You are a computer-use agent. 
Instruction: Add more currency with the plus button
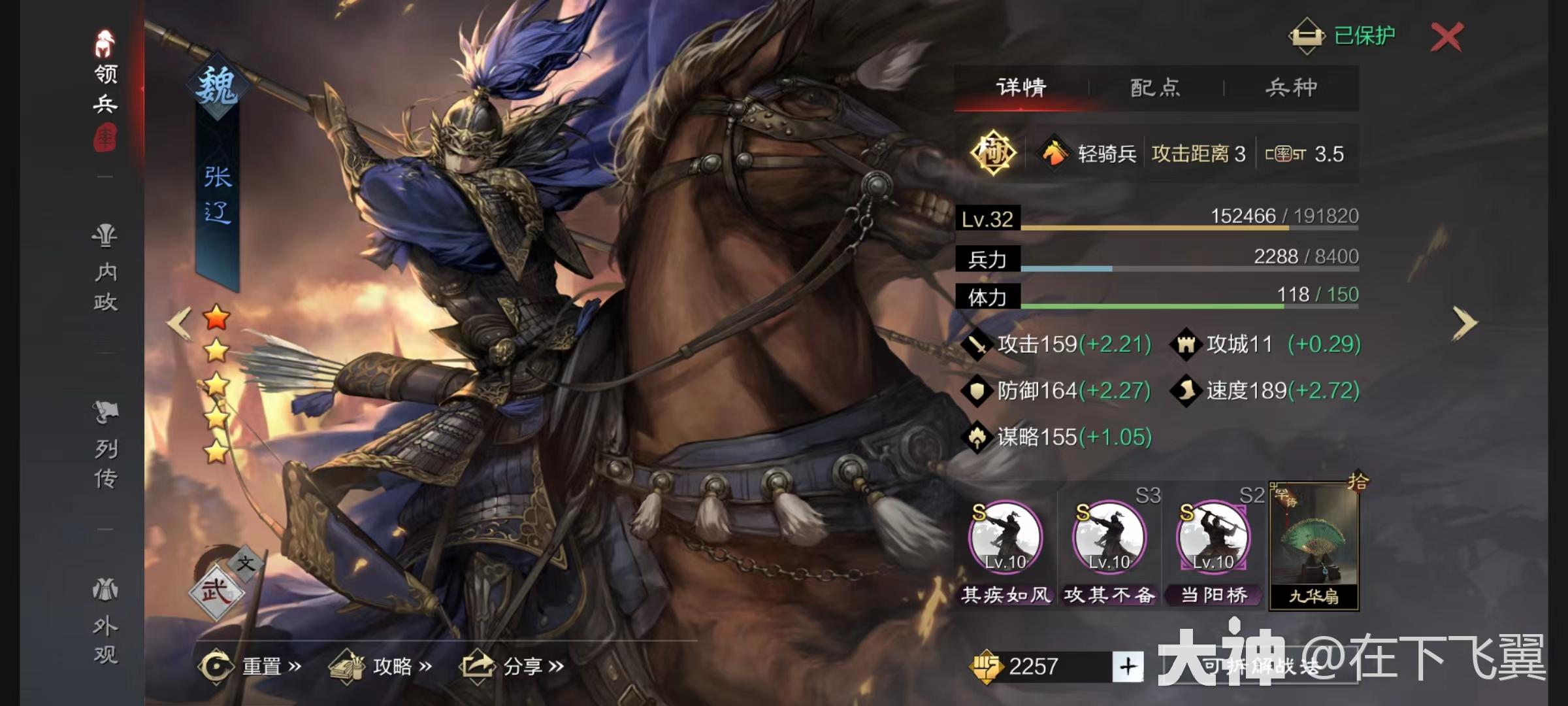1128,666
